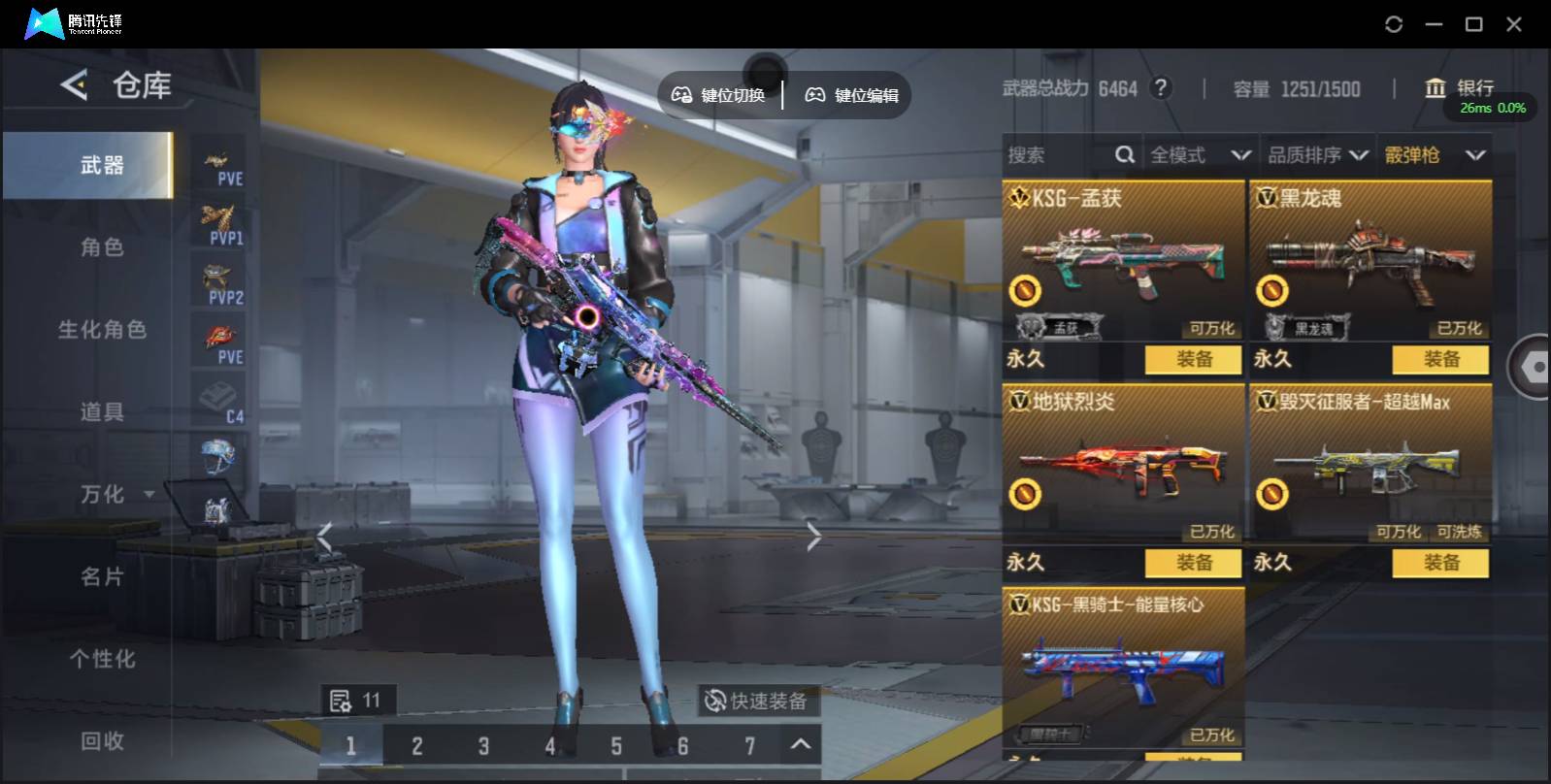The image size is (1551, 784).
Task: Open the 回收 section
Action: pyautogui.click(x=102, y=741)
